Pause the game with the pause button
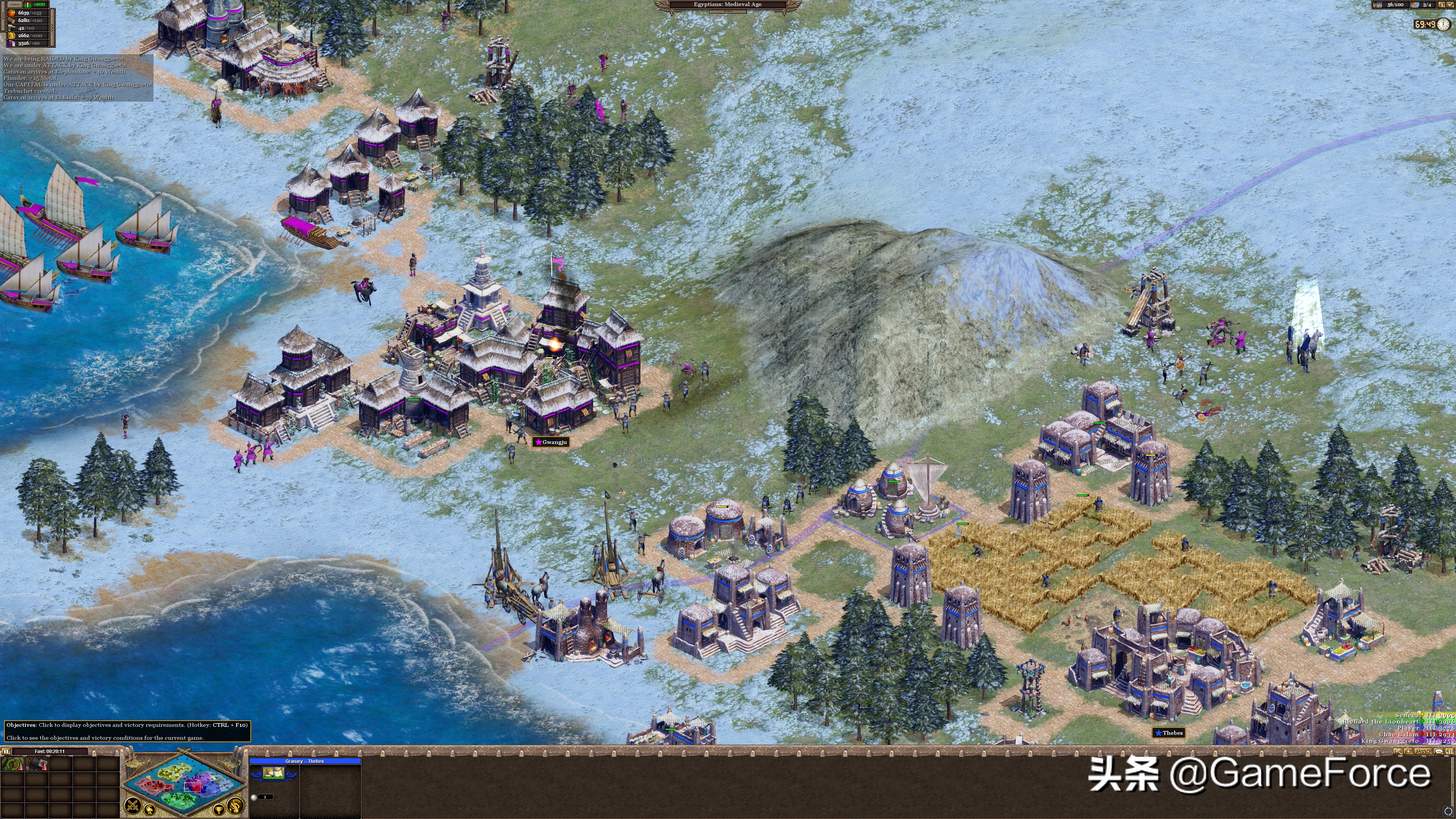The image size is (1456, 819). (x=6, y=751)
